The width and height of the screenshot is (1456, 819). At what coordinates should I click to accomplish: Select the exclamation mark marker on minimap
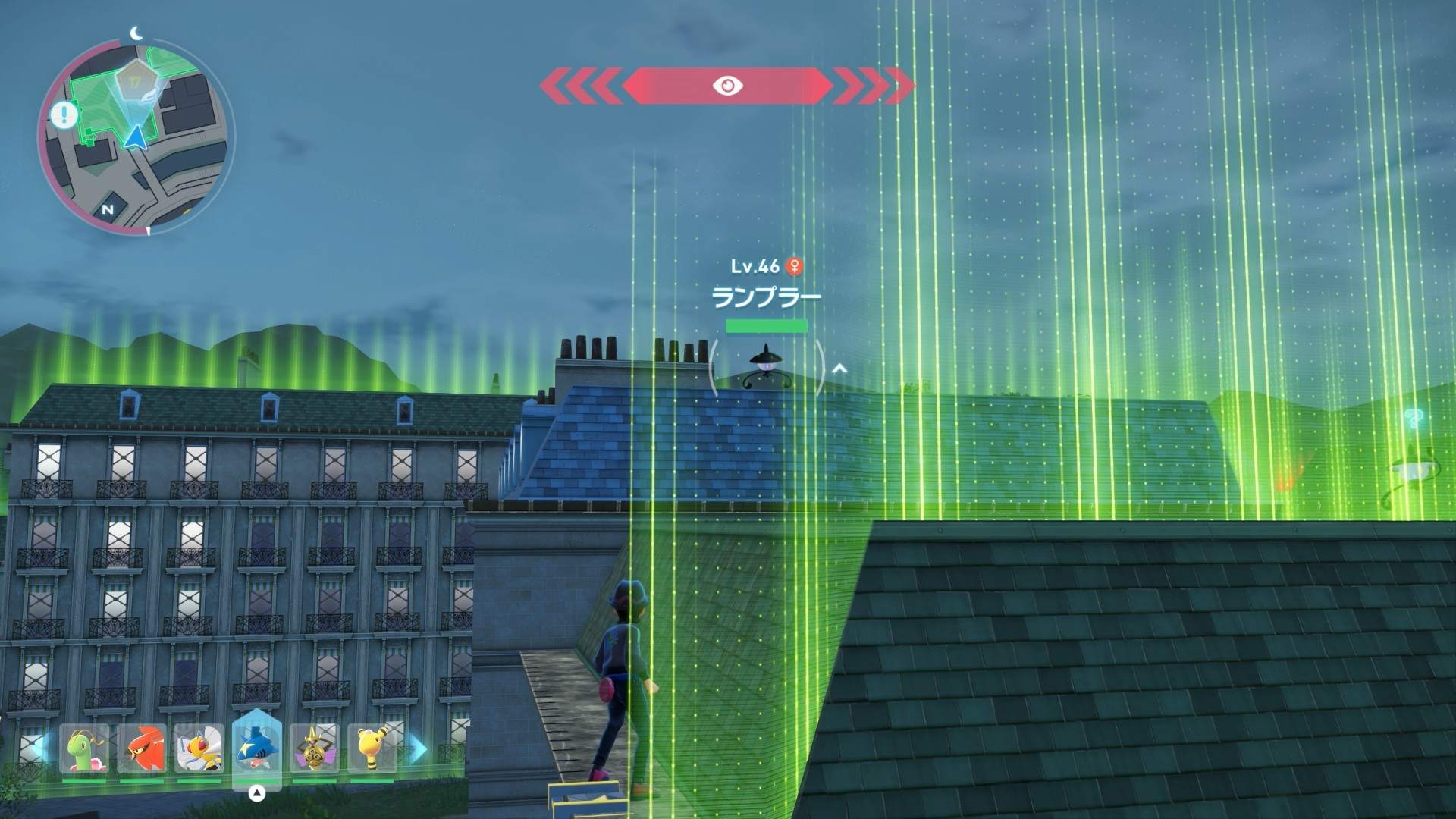64,115
